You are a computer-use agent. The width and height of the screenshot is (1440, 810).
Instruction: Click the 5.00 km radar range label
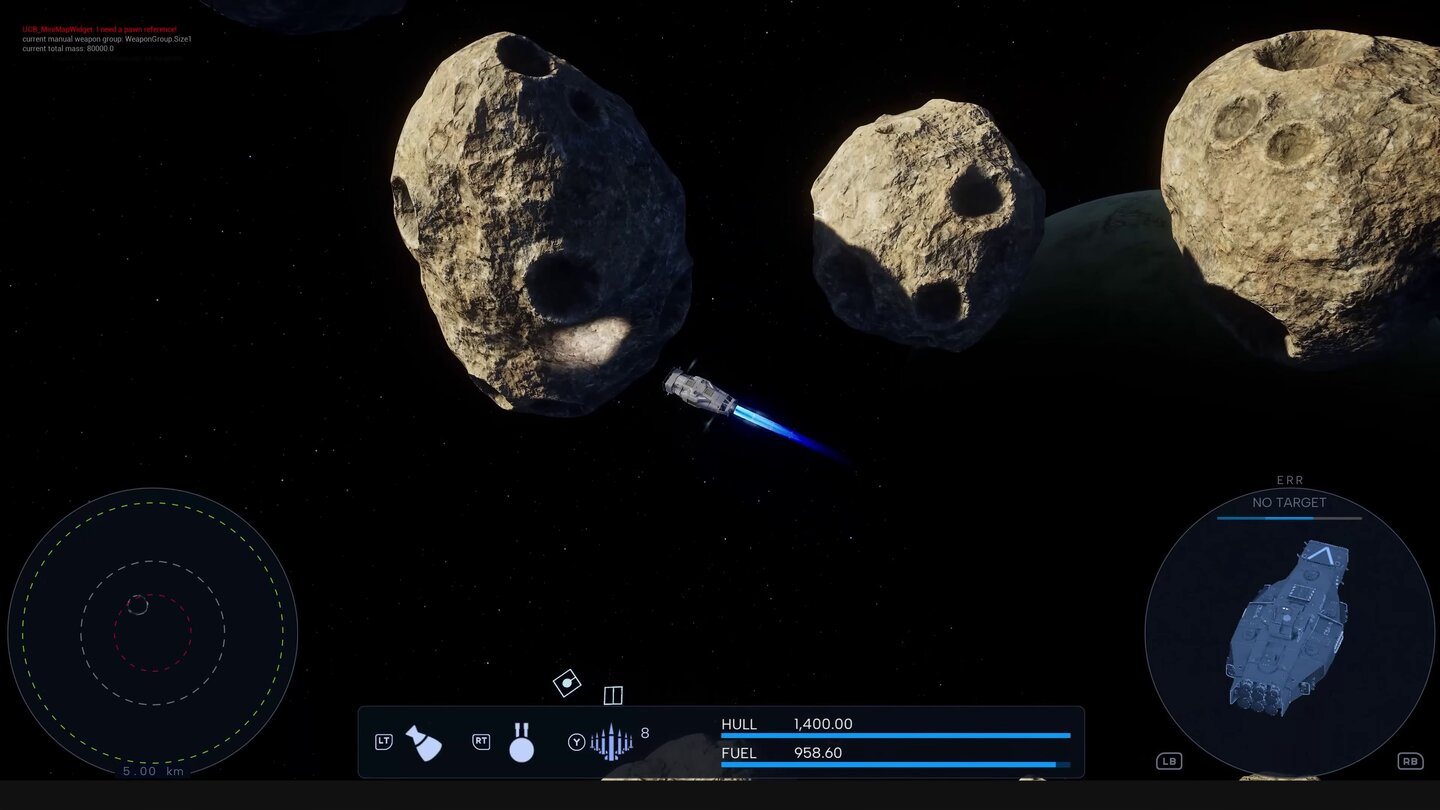click(152, 772)
